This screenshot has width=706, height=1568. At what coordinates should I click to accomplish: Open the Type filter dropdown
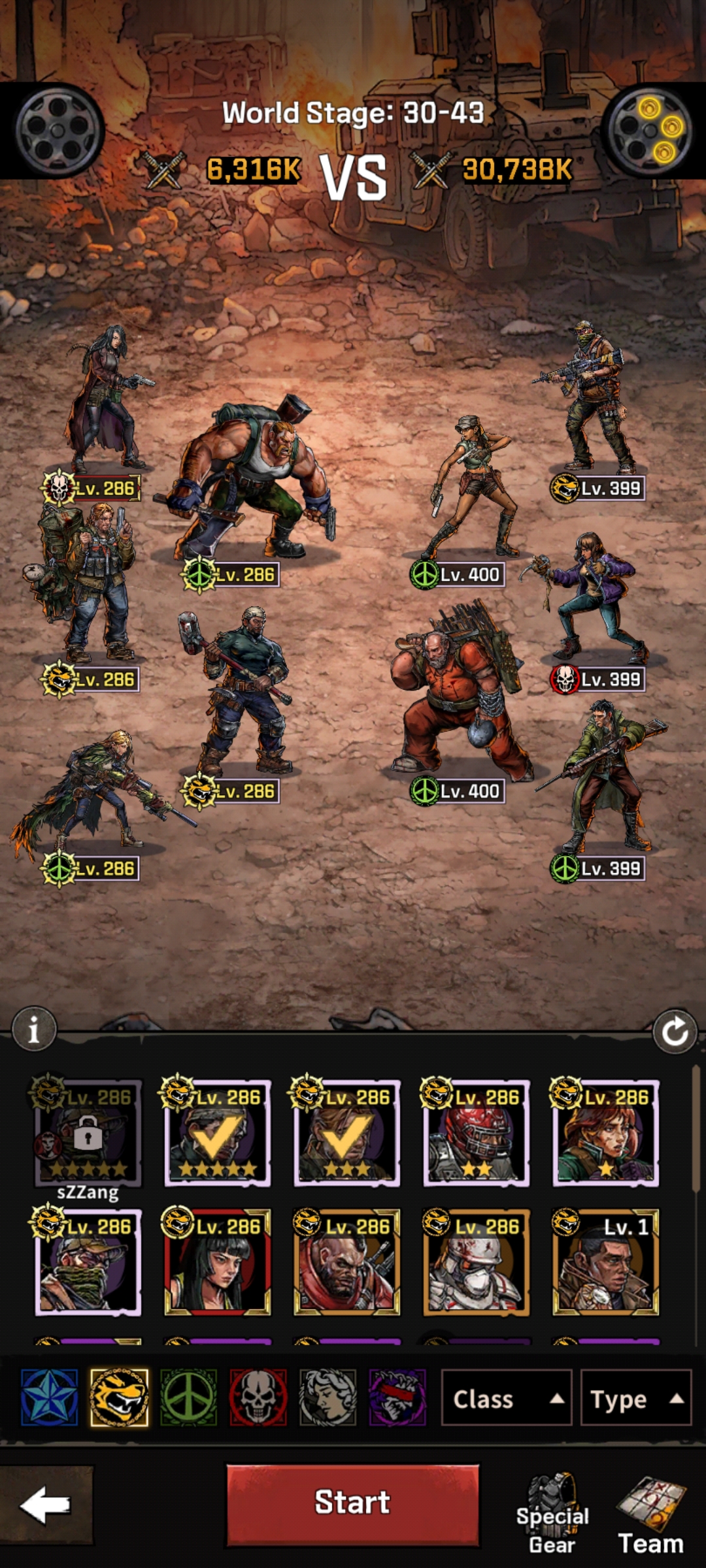pyautogui.click(x=635, y=1399)
